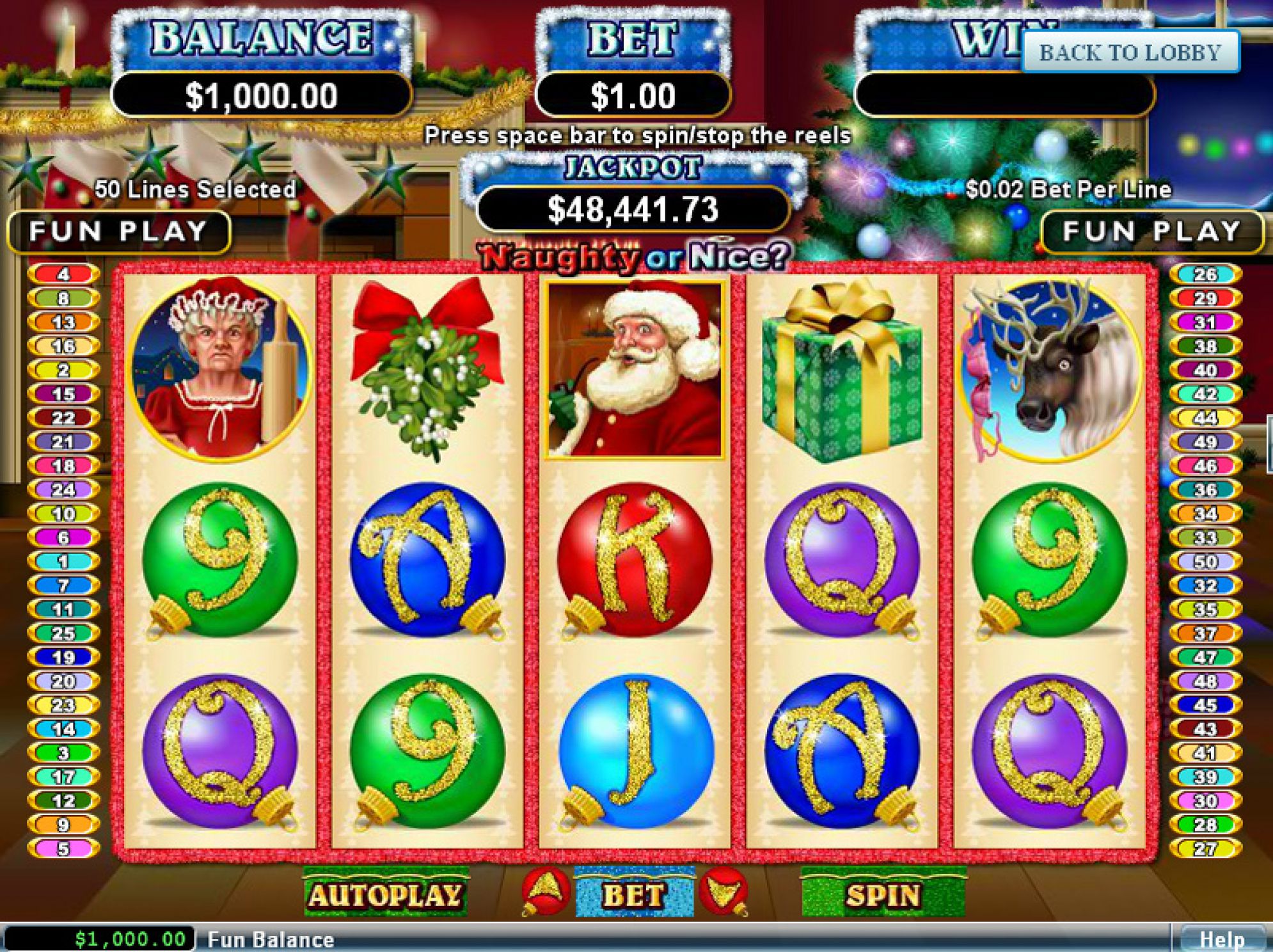Choose payline 38 marker
Screen dimensions: 1273x952
coord(1205,346)
